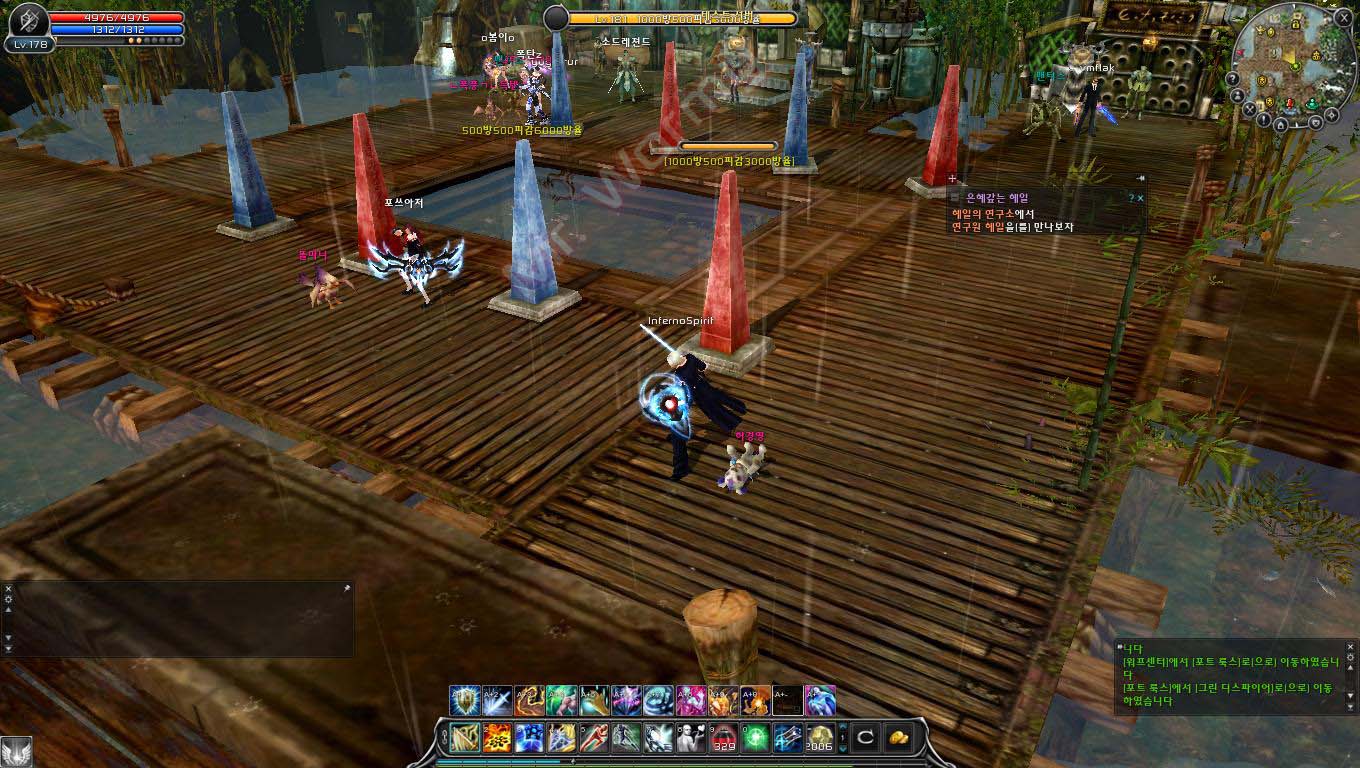Image resolution: width=1360 pixels, height=768 pixels.
Task: Open the gold nuggets button on hotbar
Action: [x=898, y=738]
